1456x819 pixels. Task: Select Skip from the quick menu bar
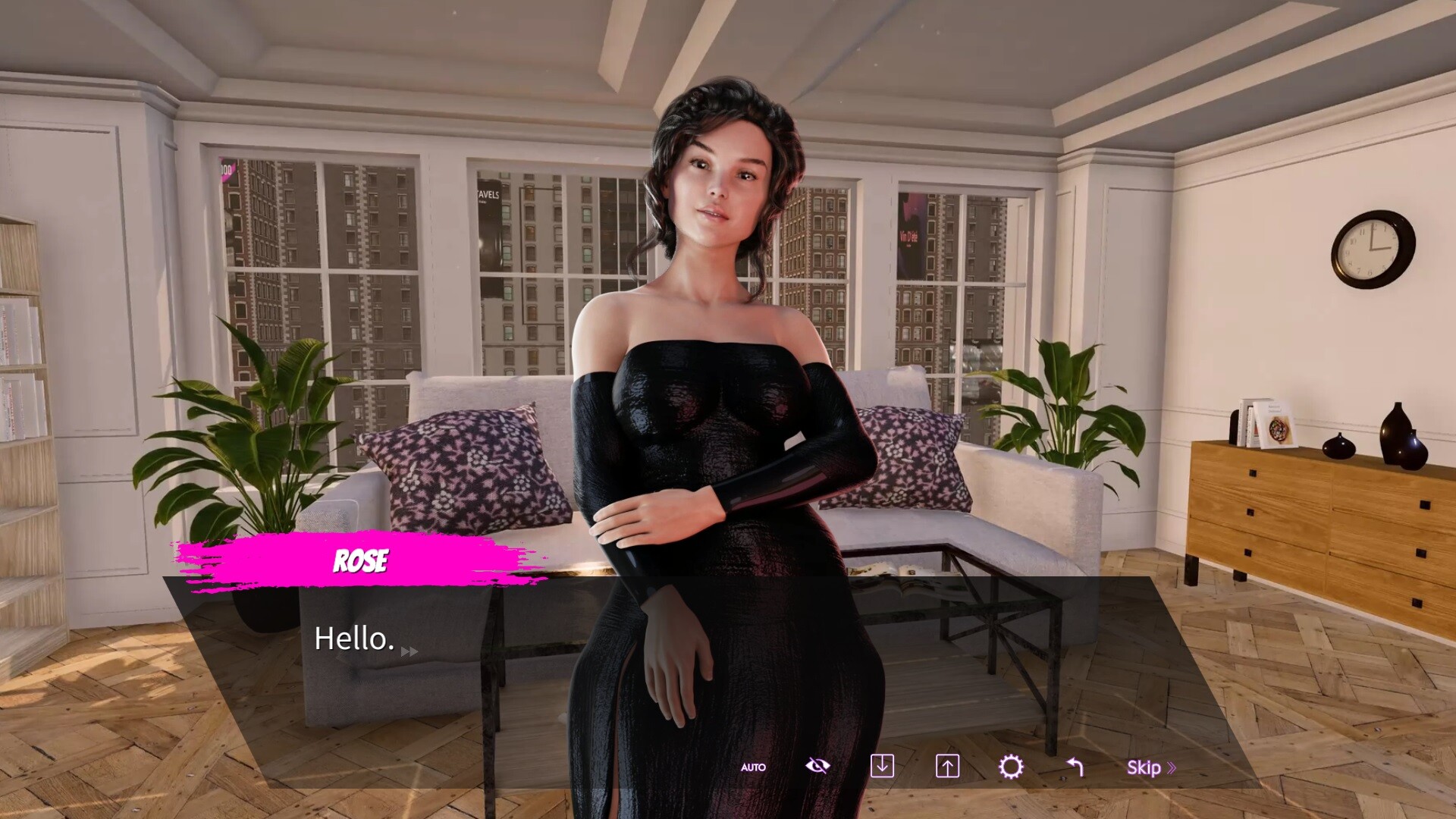(x=1148, y=767)
